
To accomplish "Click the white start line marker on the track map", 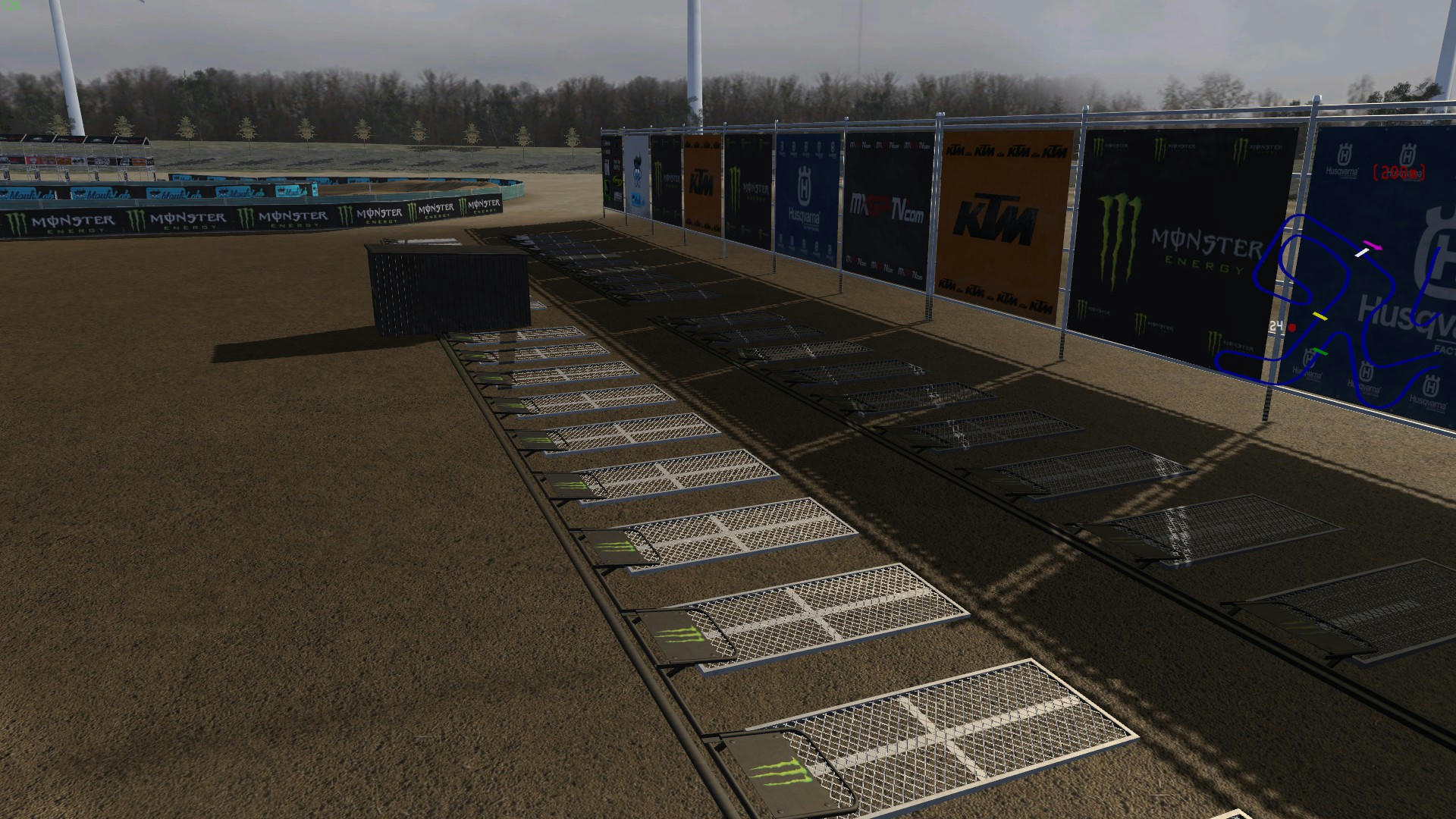I will (x=1361, y=253).
